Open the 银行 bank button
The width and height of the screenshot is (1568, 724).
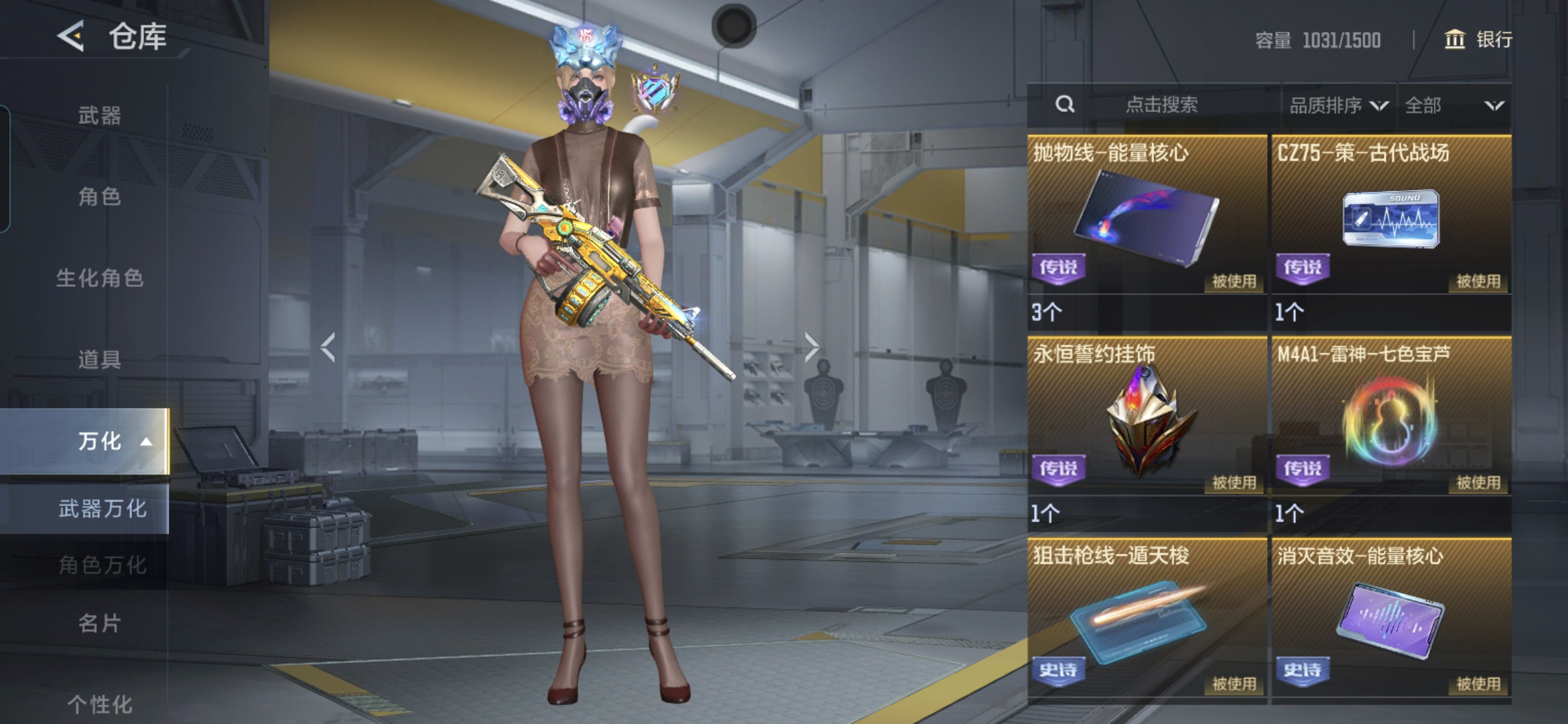tap(1478, 40)
